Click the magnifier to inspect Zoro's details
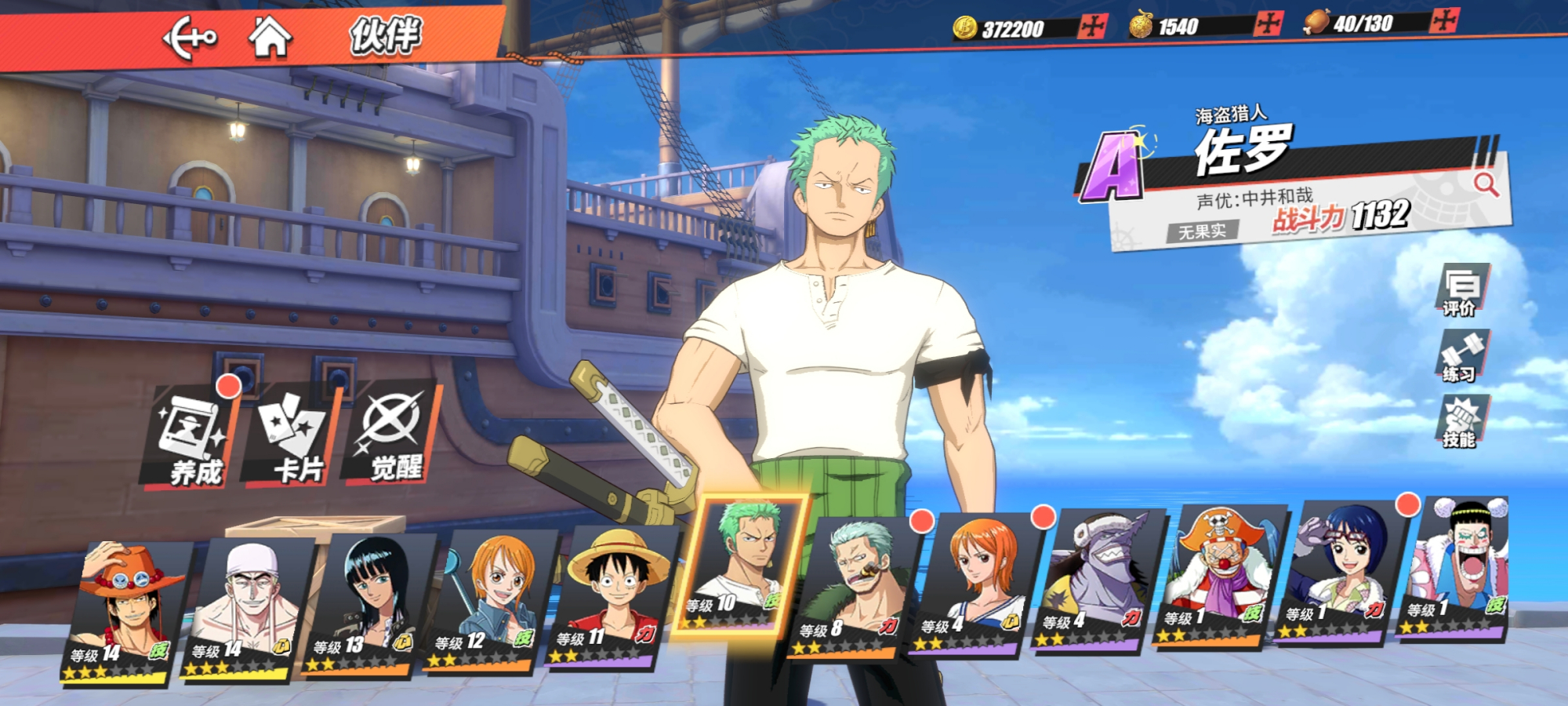Image resolution: width=1568 pixels, height=706 pixels. (1485, 185)
